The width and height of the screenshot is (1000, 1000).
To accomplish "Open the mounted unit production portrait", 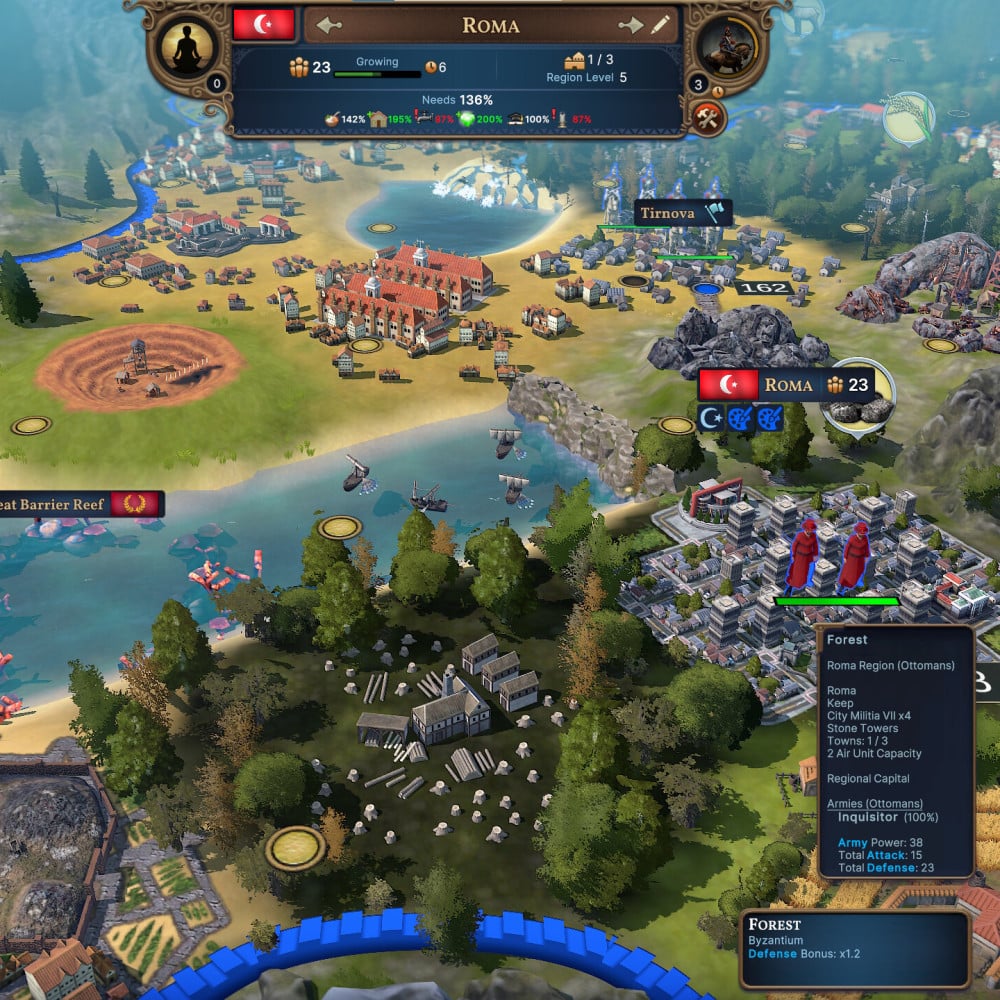I will tap(726, 47).
